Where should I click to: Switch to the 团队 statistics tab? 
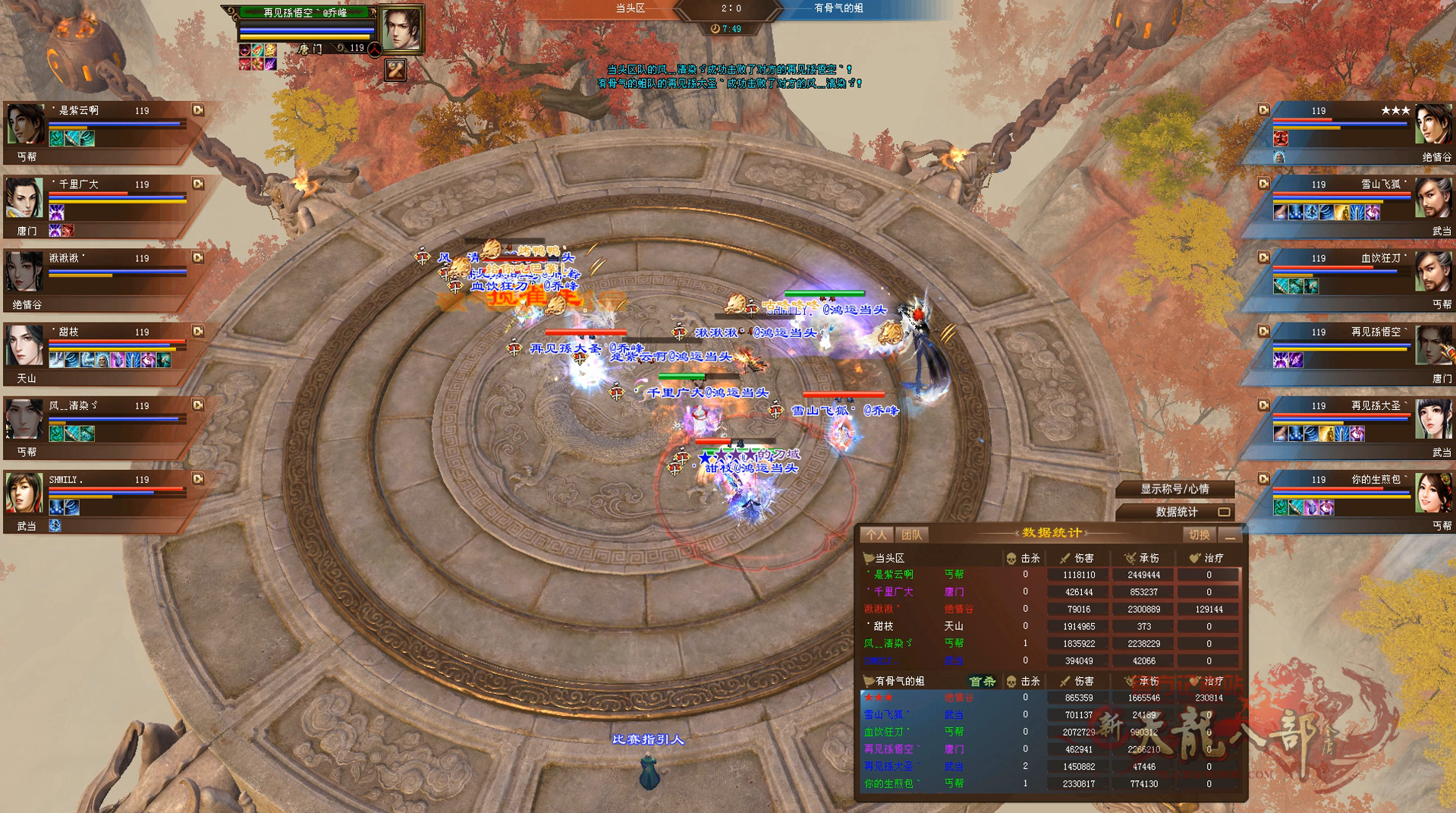tap(911, 534)
